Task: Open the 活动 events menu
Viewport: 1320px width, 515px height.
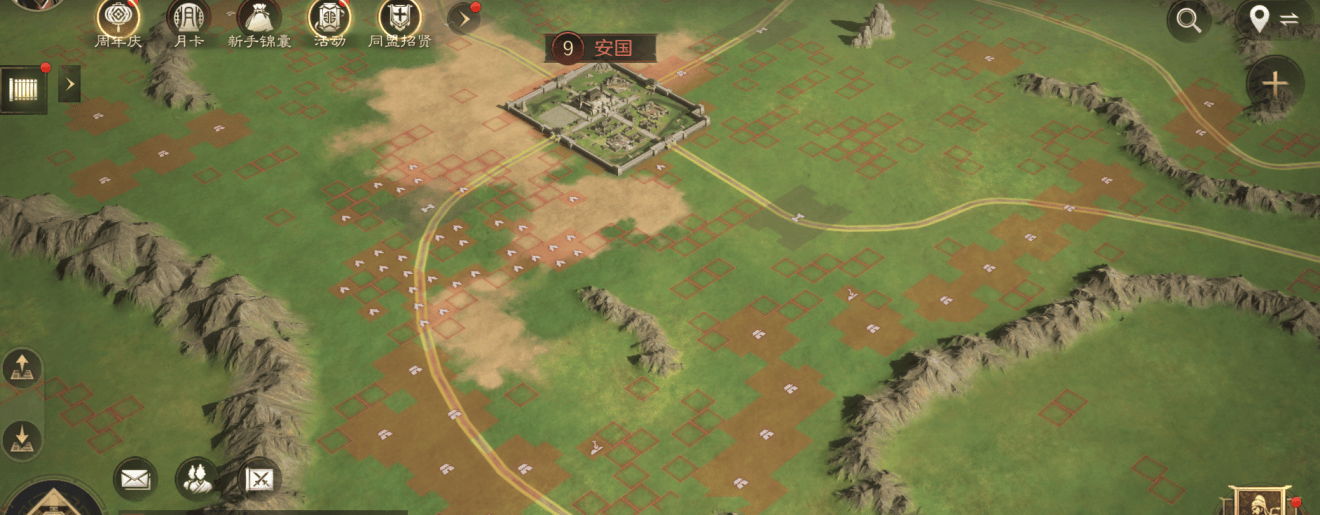Action: [329, 19]
